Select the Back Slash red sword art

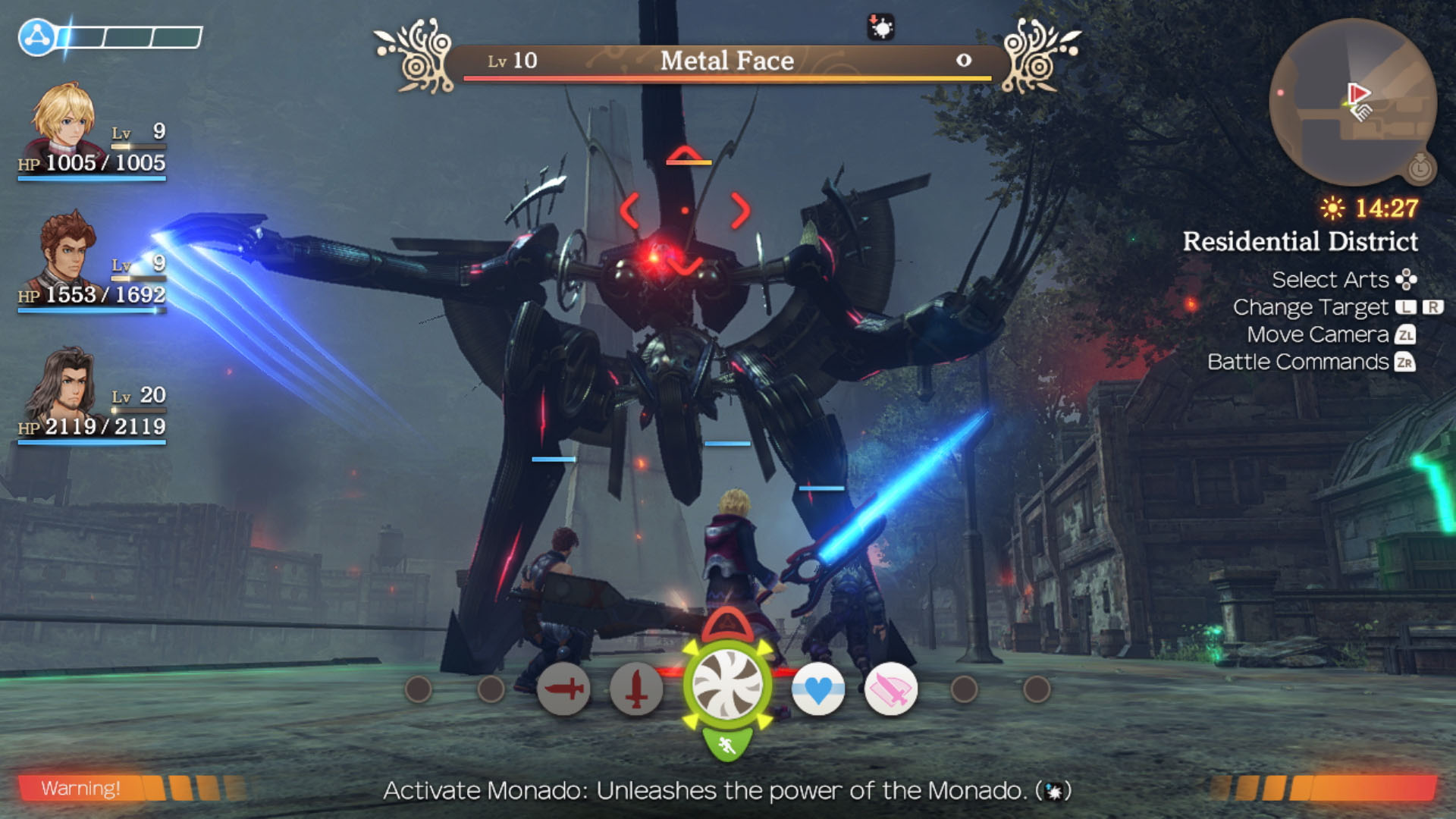[564, 691]
